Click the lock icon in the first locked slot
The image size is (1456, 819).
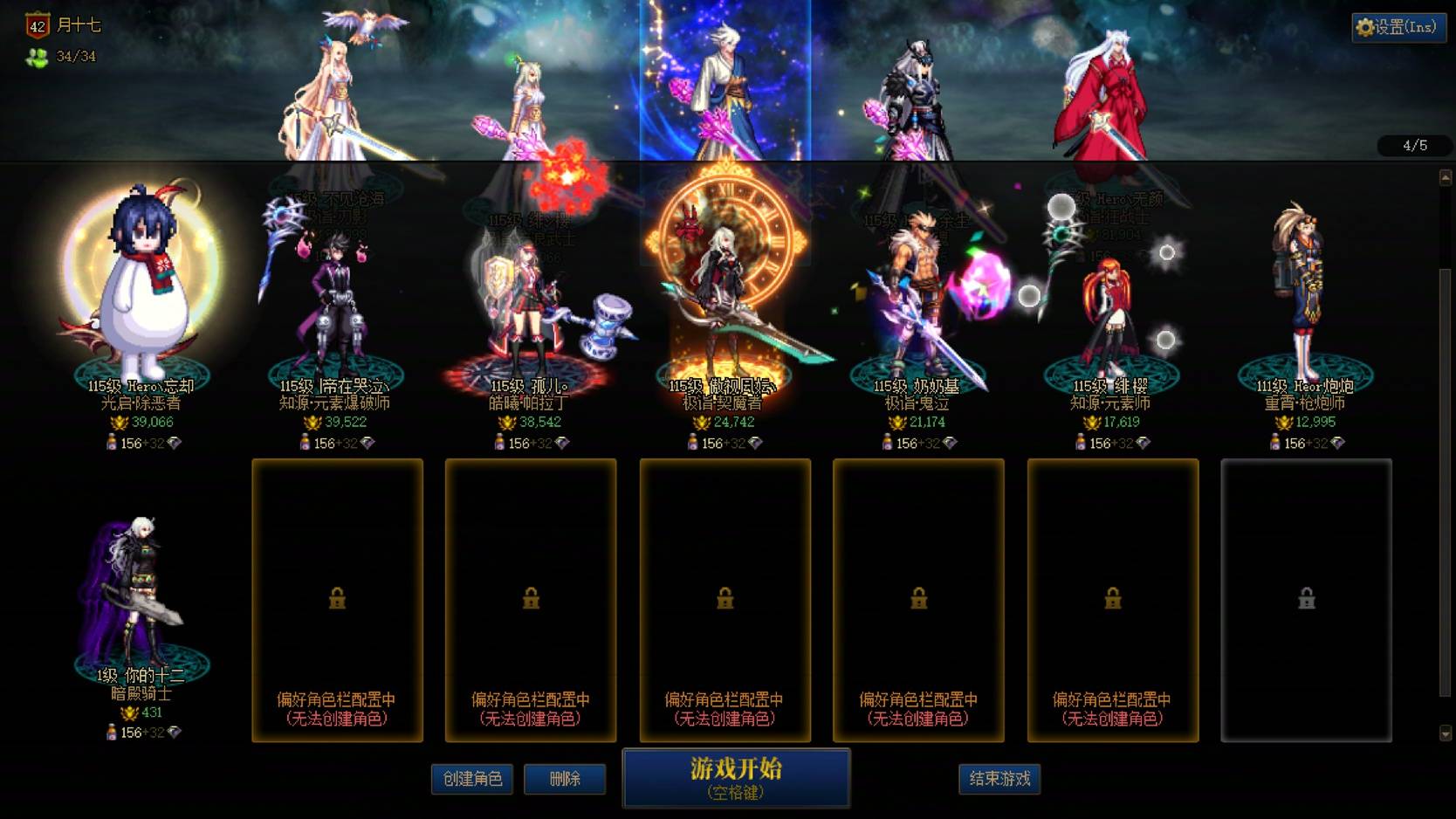point(337,597)
